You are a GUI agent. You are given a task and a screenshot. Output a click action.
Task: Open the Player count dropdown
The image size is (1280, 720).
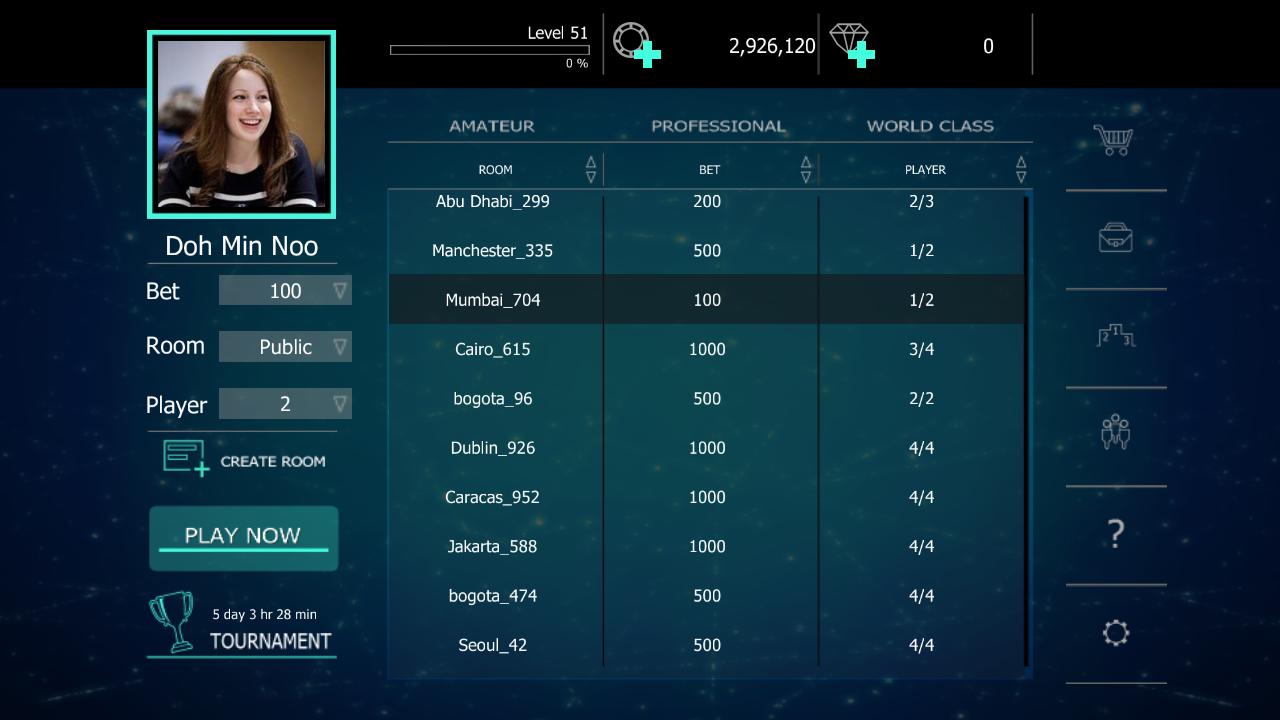[x=285, y=404]
